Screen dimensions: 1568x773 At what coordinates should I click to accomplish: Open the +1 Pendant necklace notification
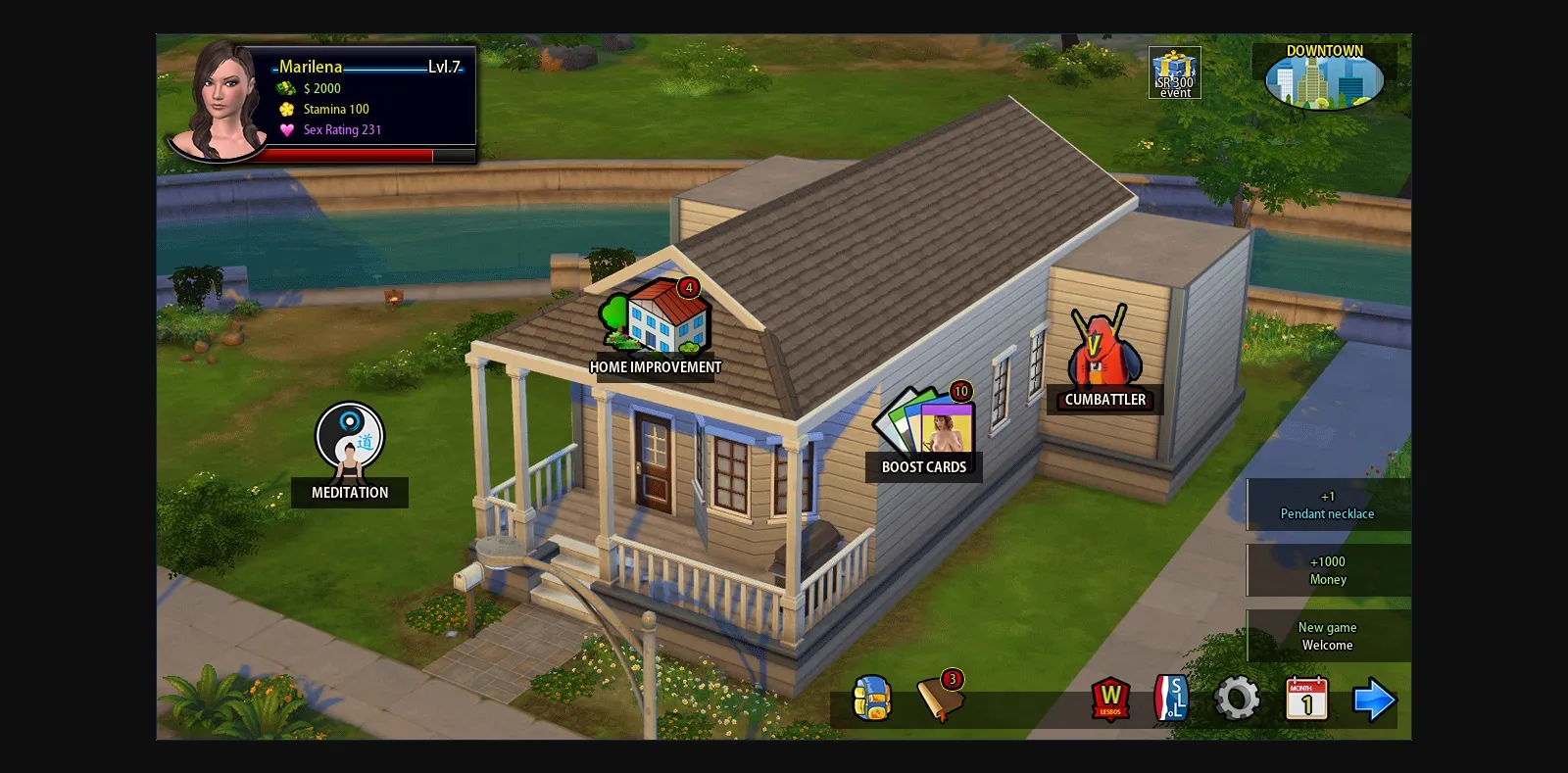[x=1327, y=505]
